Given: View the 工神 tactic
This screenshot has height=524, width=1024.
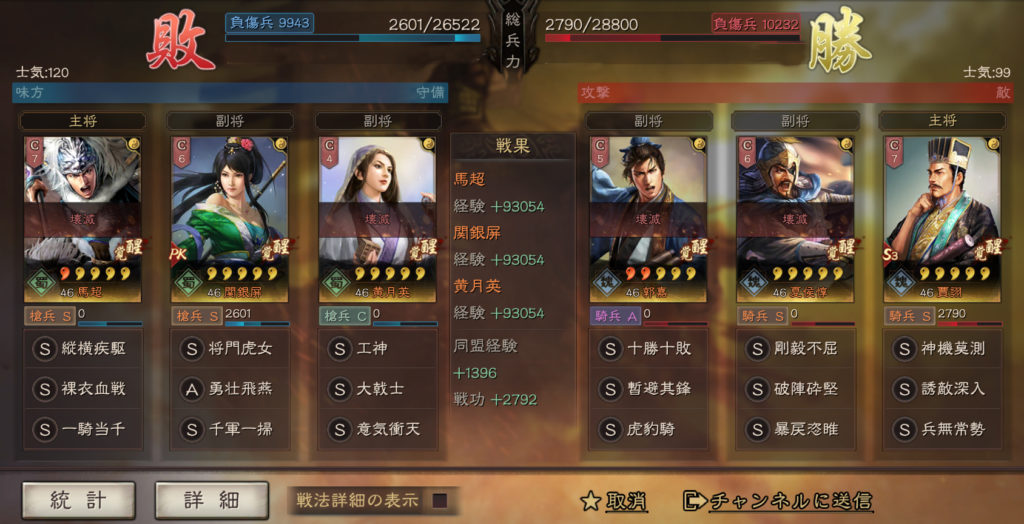Looking at the screenshot, I should [377, 349].
